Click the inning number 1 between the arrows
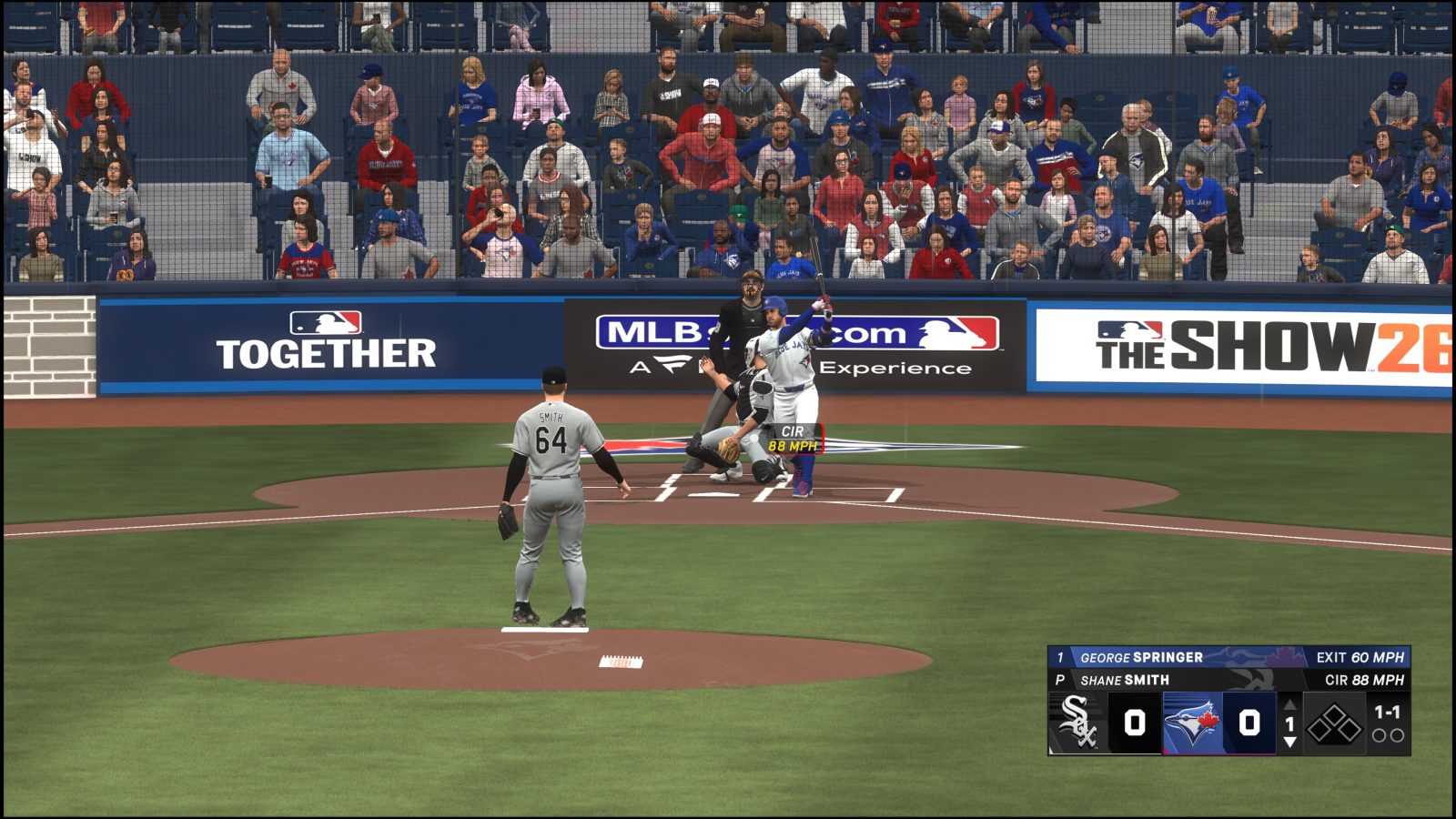 point(1289,722)
